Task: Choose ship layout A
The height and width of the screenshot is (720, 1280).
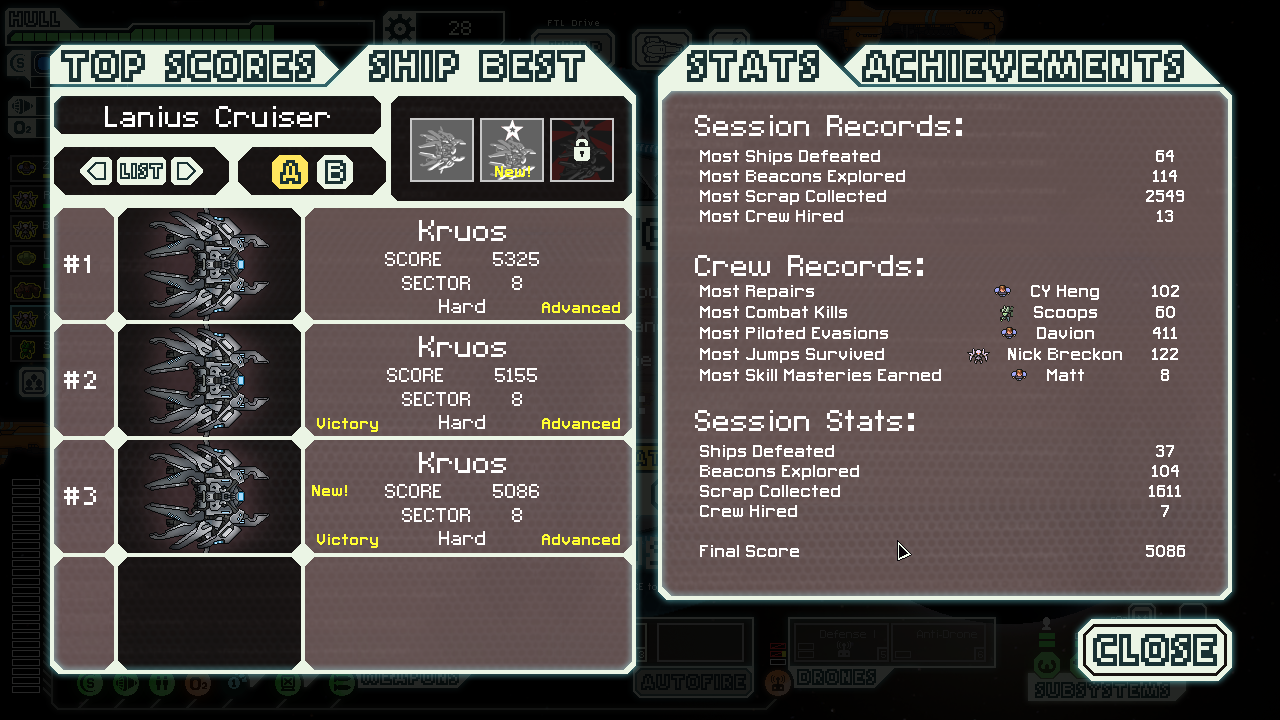Action: 290,173
